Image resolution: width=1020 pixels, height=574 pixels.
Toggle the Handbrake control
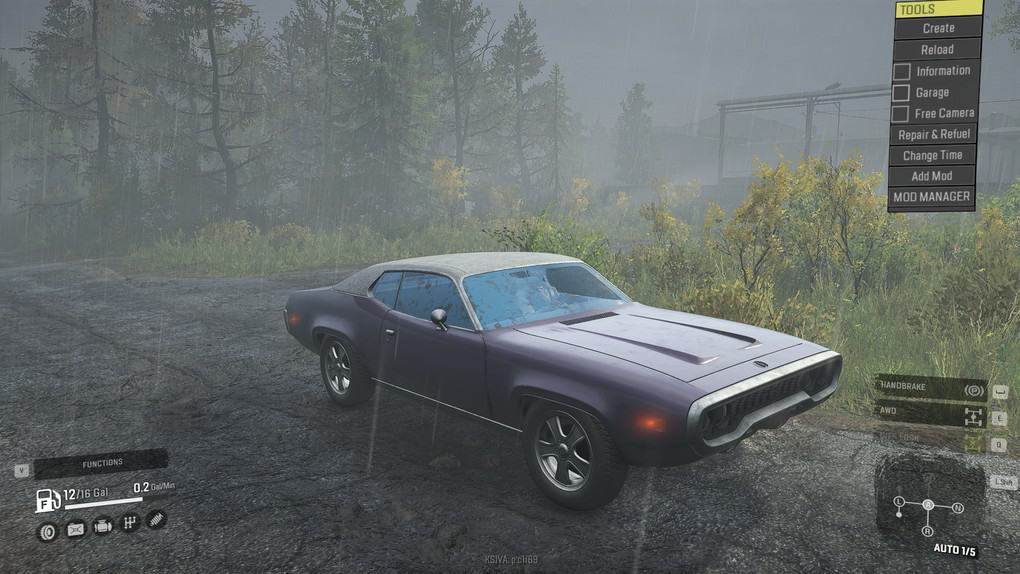931,388
